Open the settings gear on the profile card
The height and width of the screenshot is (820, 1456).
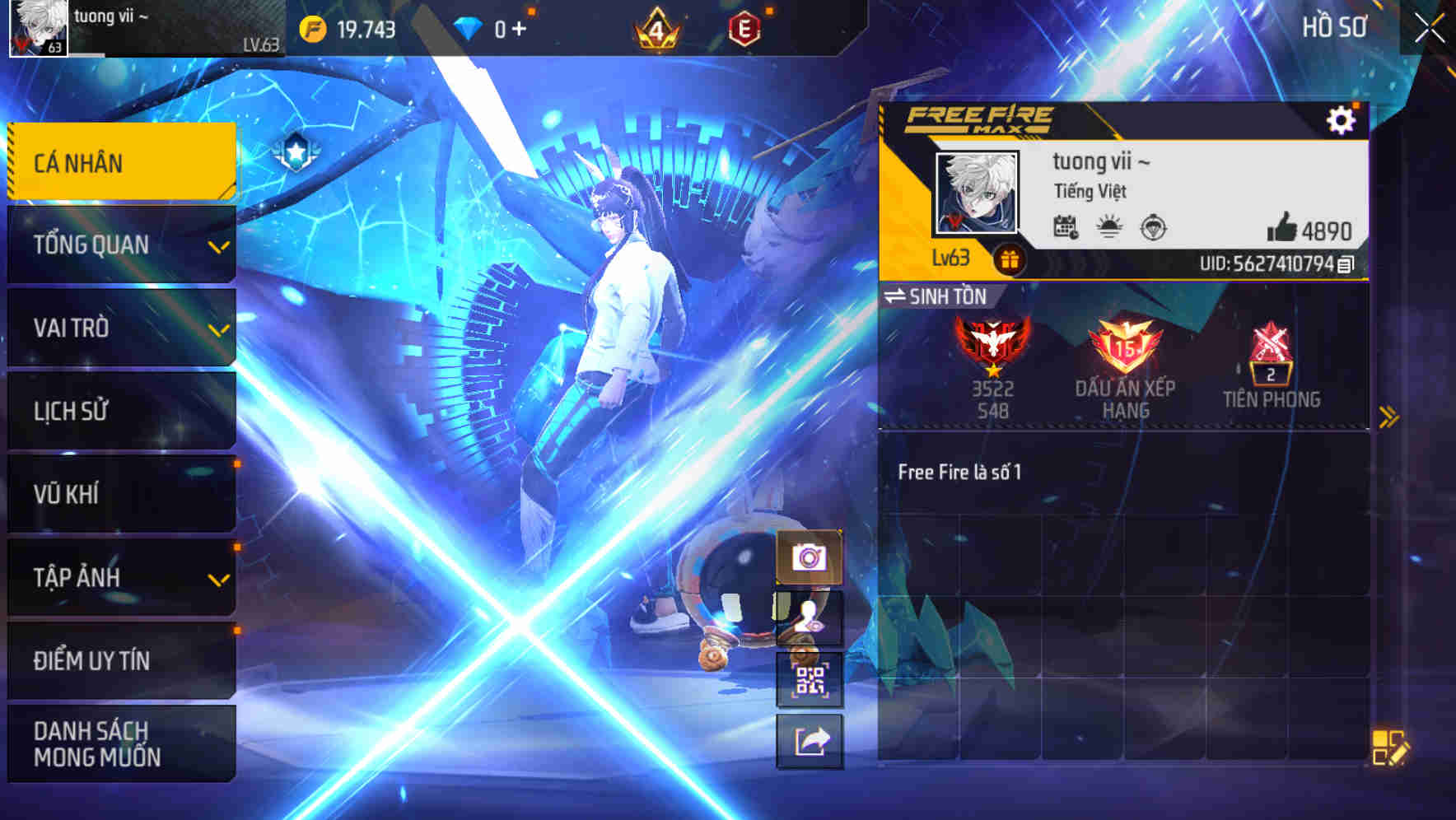click(1342, 119)
